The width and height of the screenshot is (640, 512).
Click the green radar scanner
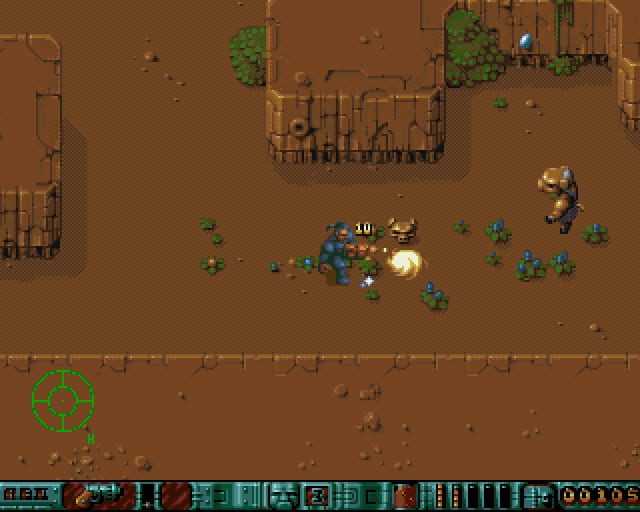pyautogui.click(x=62, y=399)
